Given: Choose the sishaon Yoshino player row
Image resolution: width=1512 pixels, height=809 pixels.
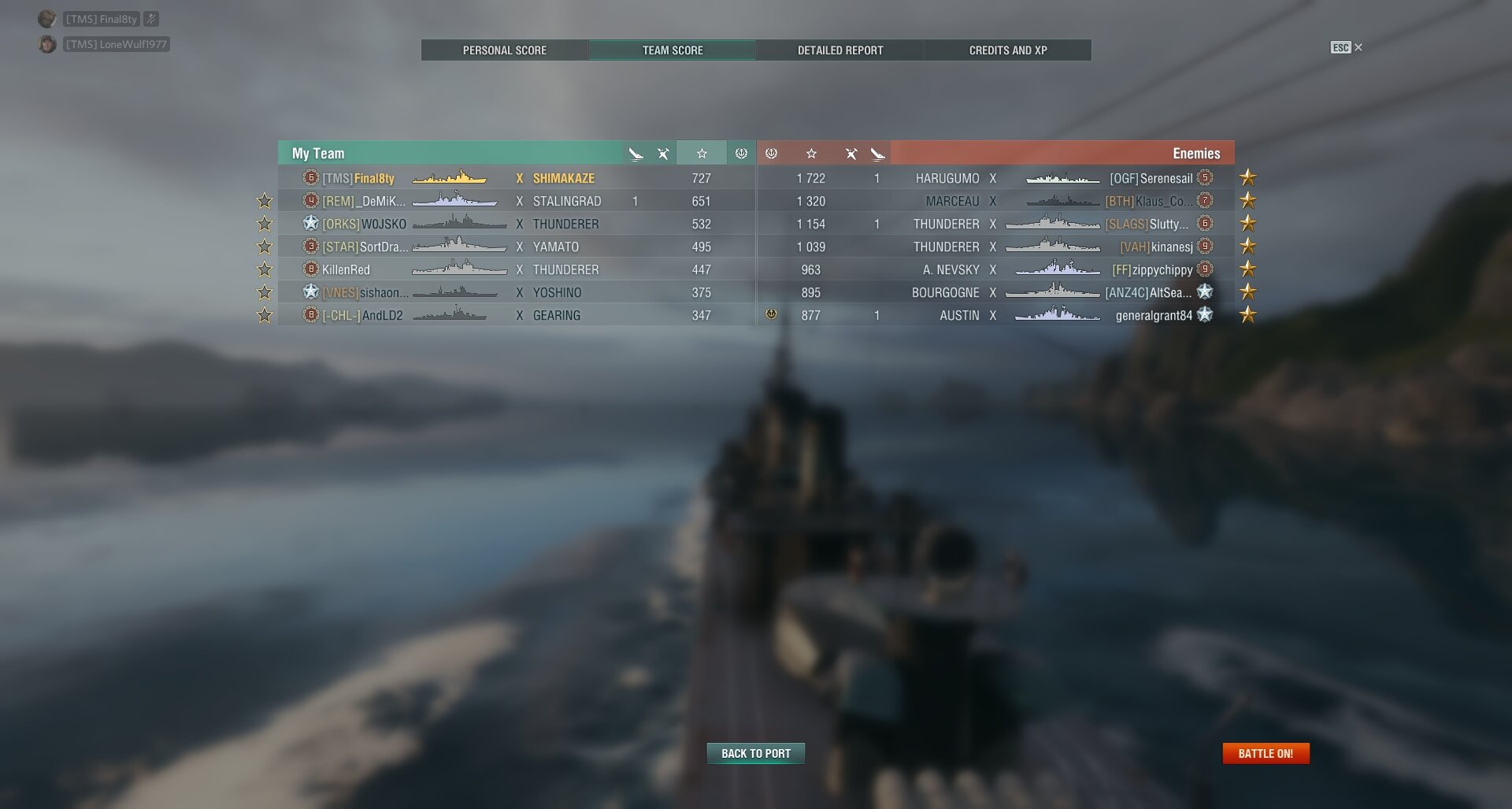Looking at the screenshot, I should click(x=516, y=293).
